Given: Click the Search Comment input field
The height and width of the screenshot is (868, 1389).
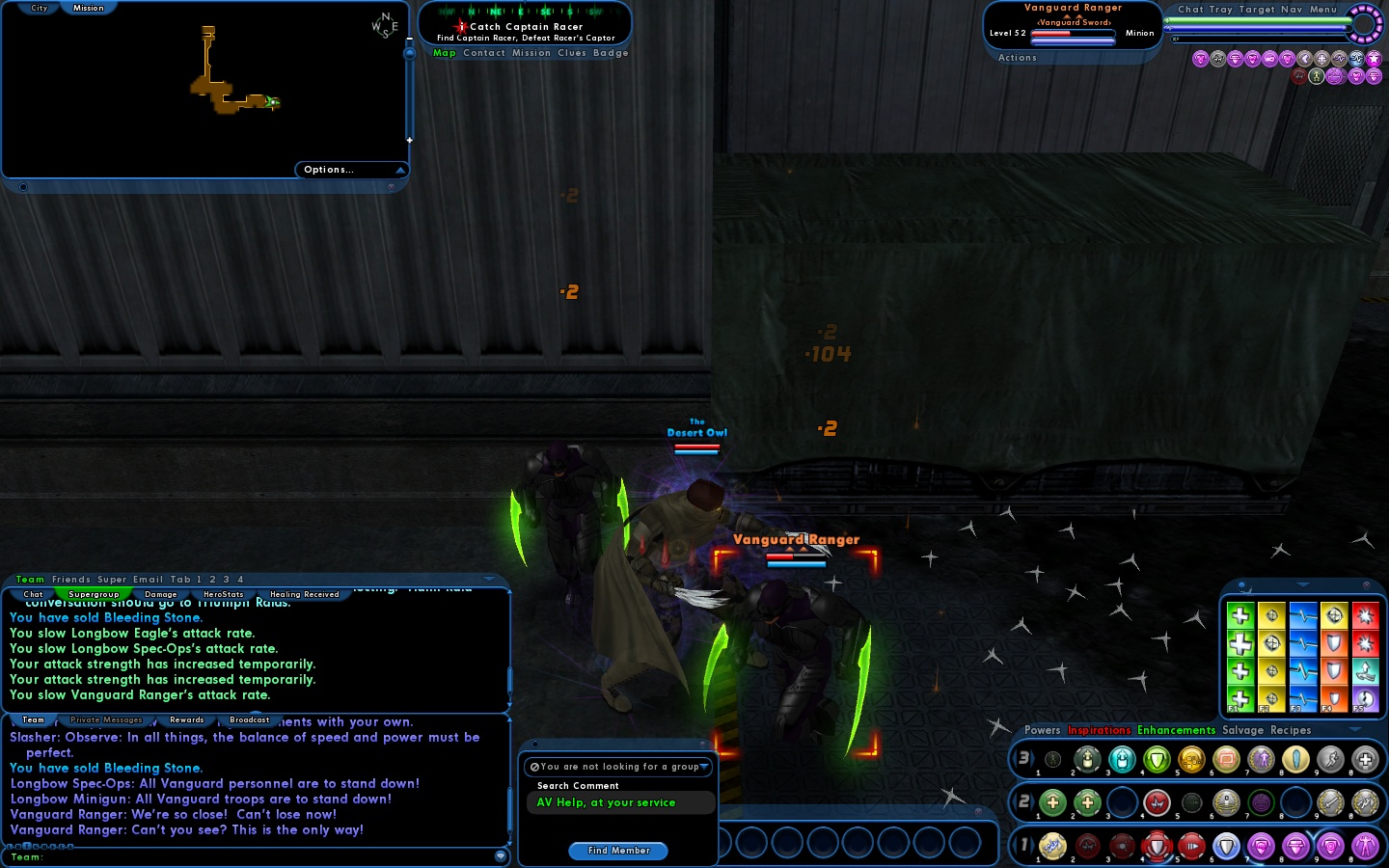Looking at the screenshot, I should coord(620,802).
